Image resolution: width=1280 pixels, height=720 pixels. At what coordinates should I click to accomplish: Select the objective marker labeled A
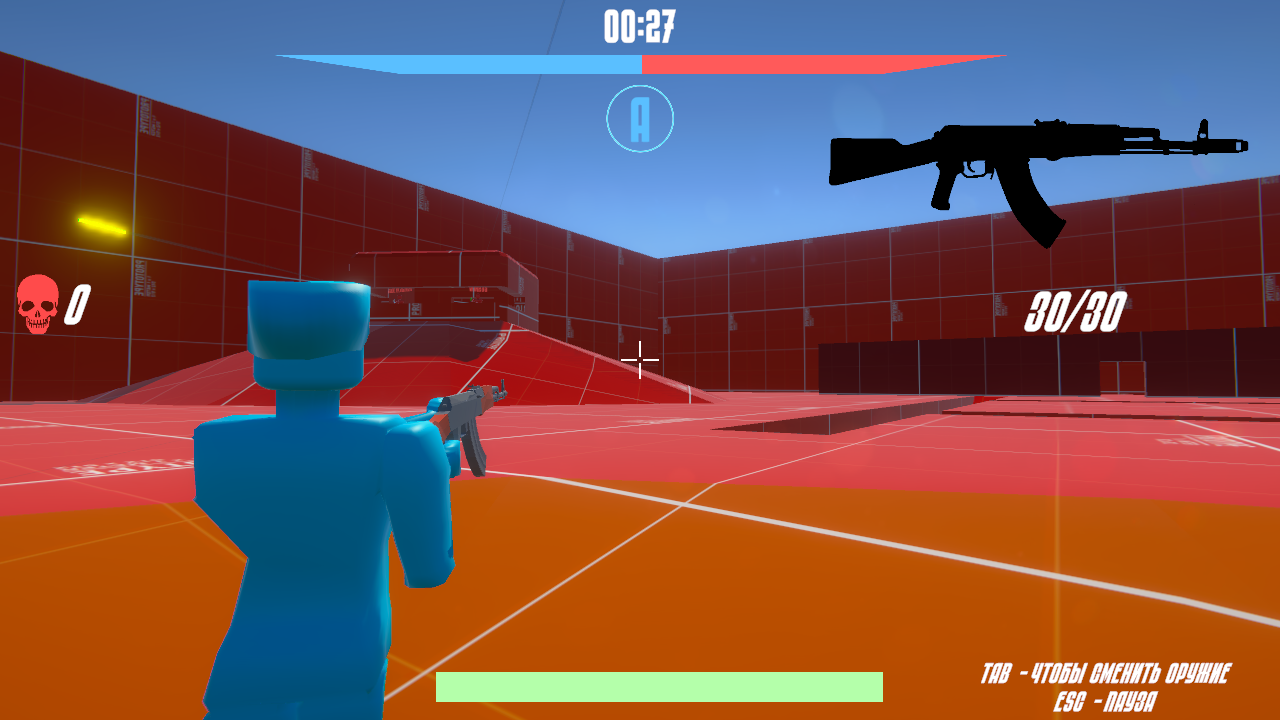[x=639, y=117]
